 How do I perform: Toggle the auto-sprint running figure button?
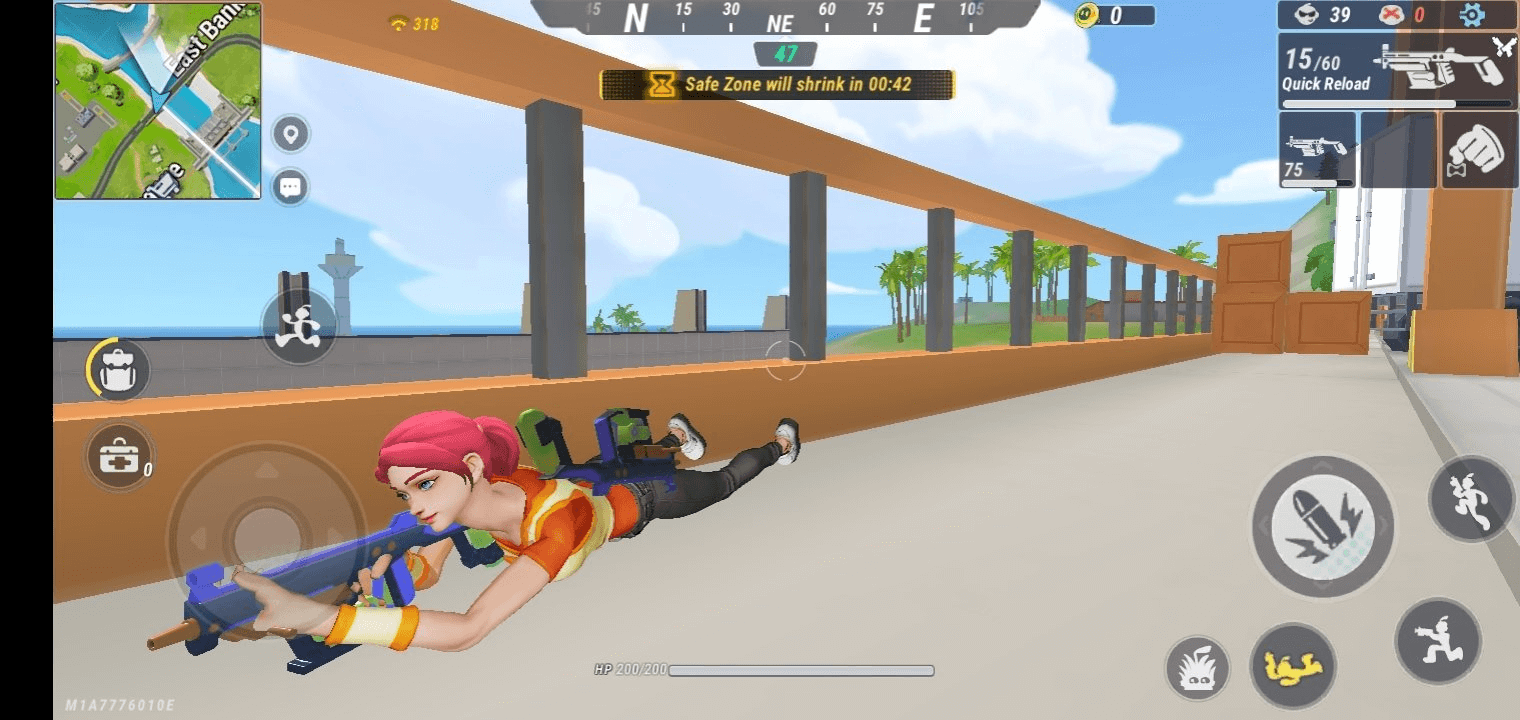299,327
